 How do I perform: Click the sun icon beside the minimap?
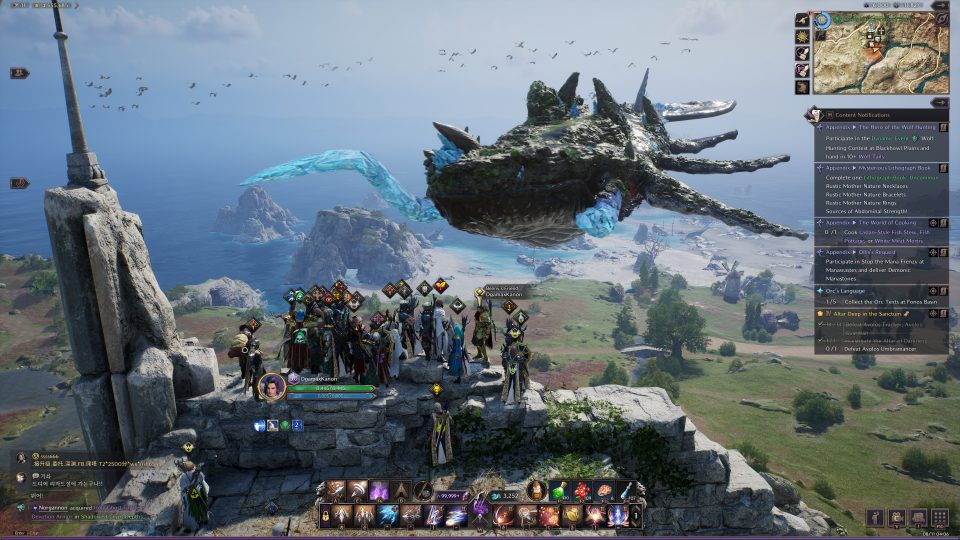[x=802, y=36]
